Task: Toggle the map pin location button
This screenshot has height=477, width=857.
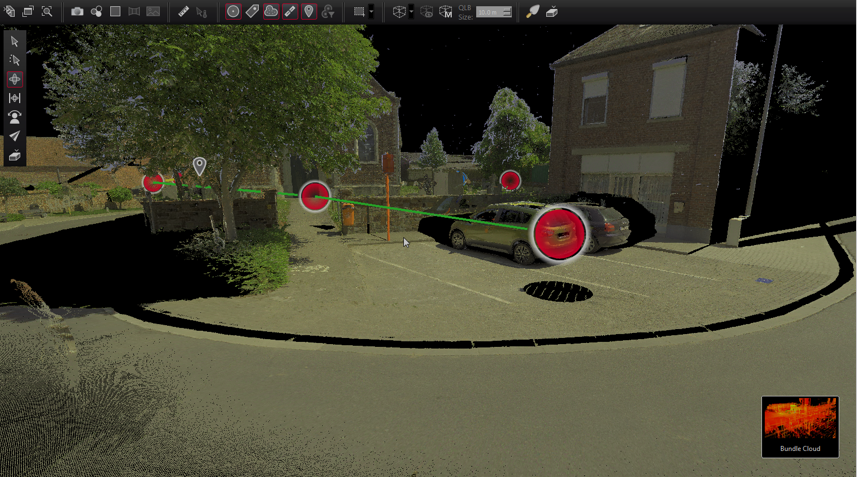Action: point(309,12)
